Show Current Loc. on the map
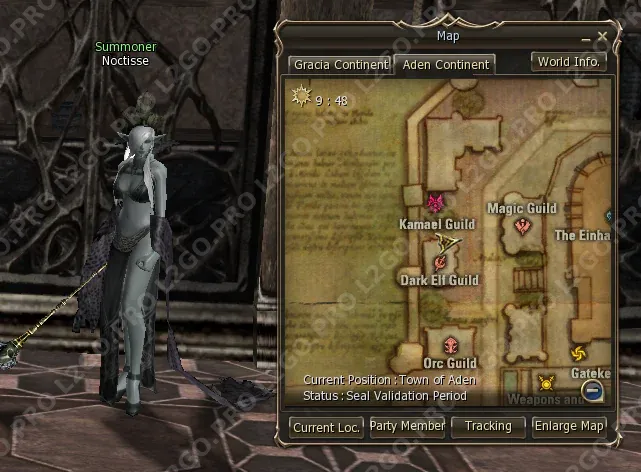 click(x=327, y=427)
